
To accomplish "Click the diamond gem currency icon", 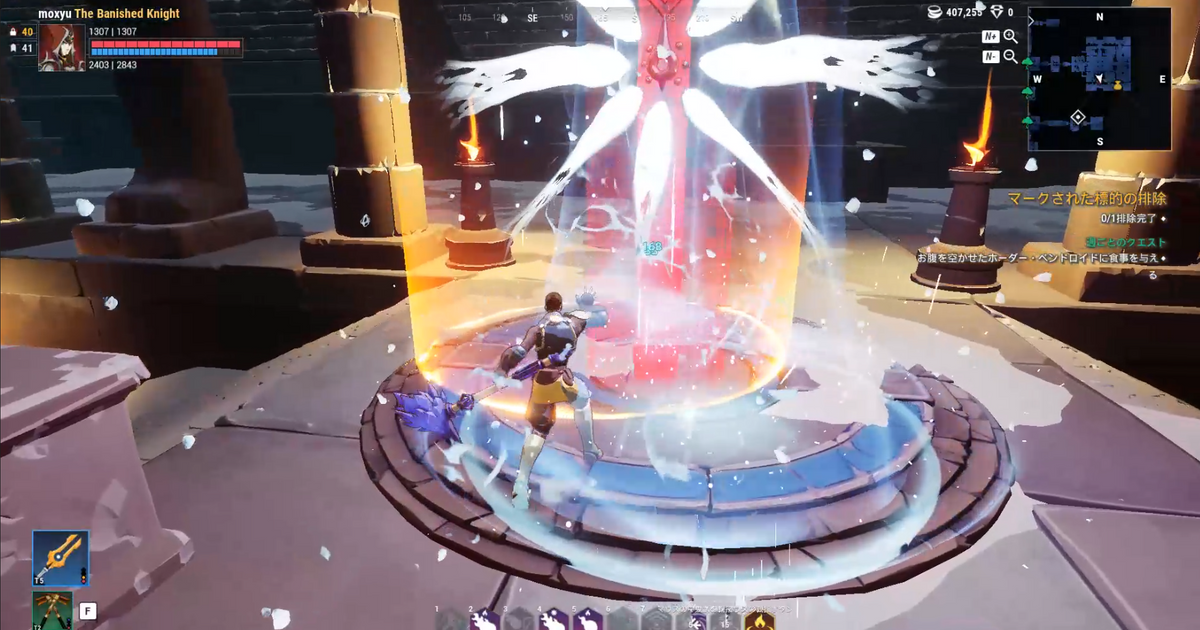I will (x=996, y=13).
